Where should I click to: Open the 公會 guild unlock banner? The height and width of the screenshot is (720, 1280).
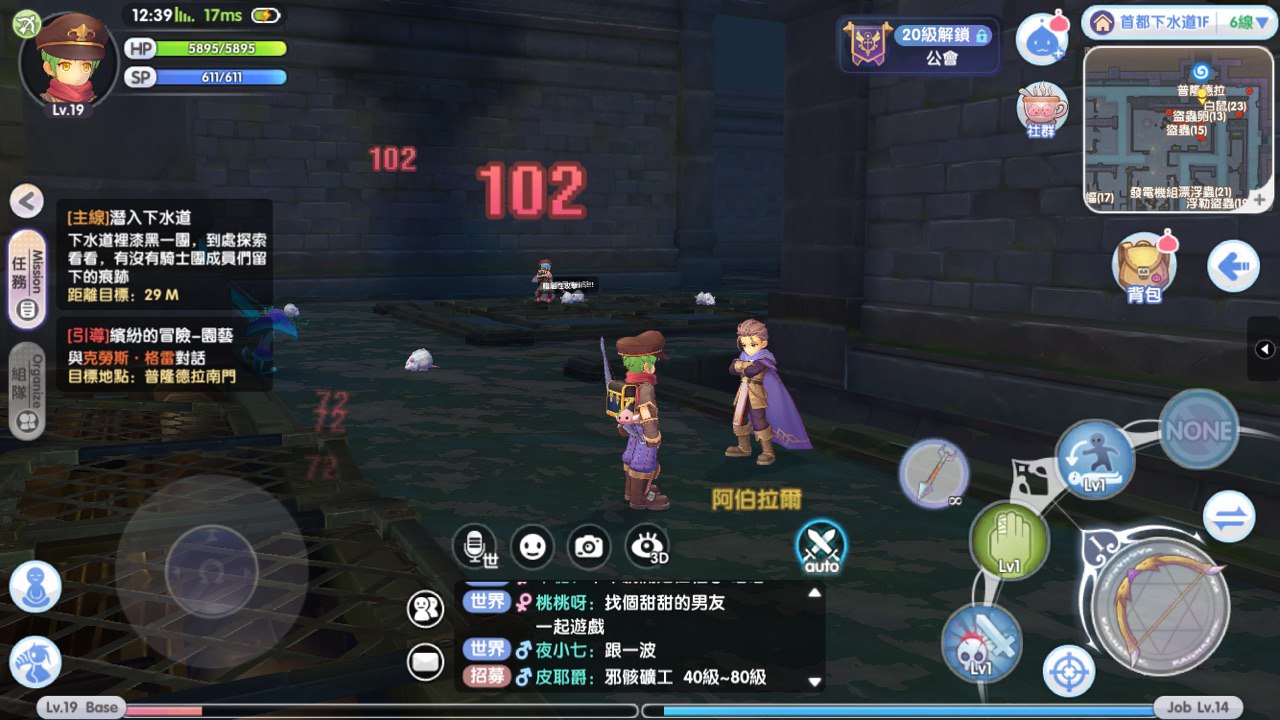pos(920,46)
